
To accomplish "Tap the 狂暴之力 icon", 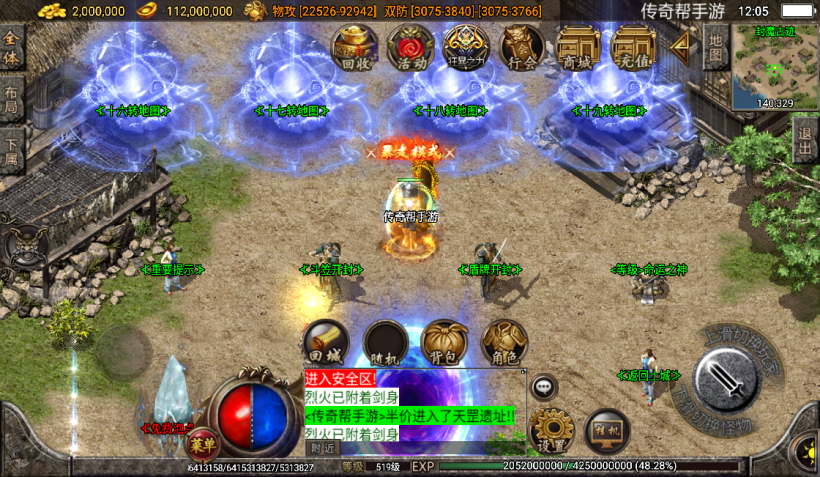I will coord(466,47).
